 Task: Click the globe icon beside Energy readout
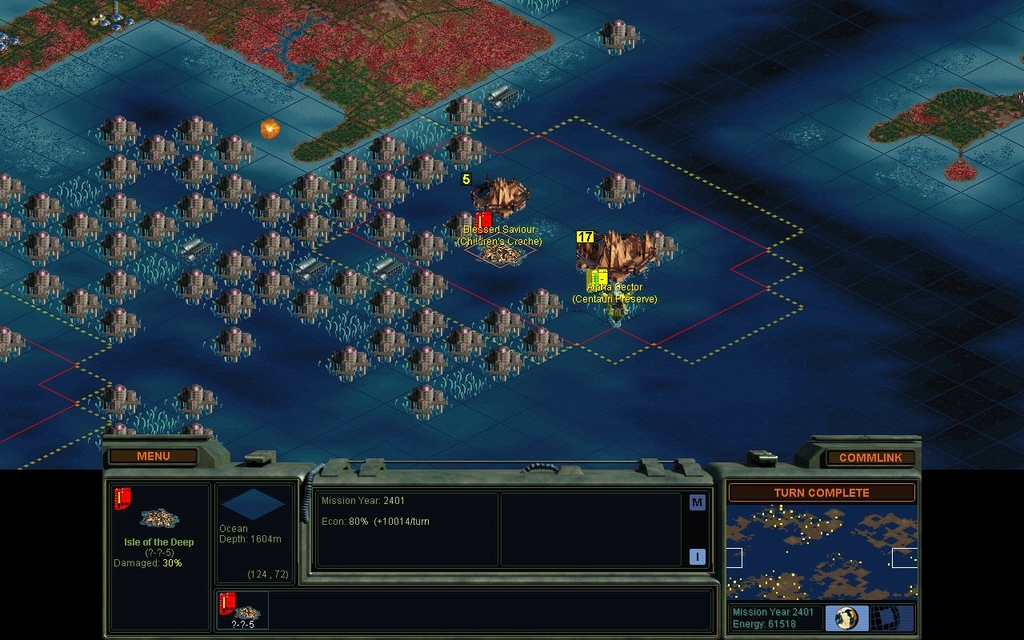pos(846,618)
